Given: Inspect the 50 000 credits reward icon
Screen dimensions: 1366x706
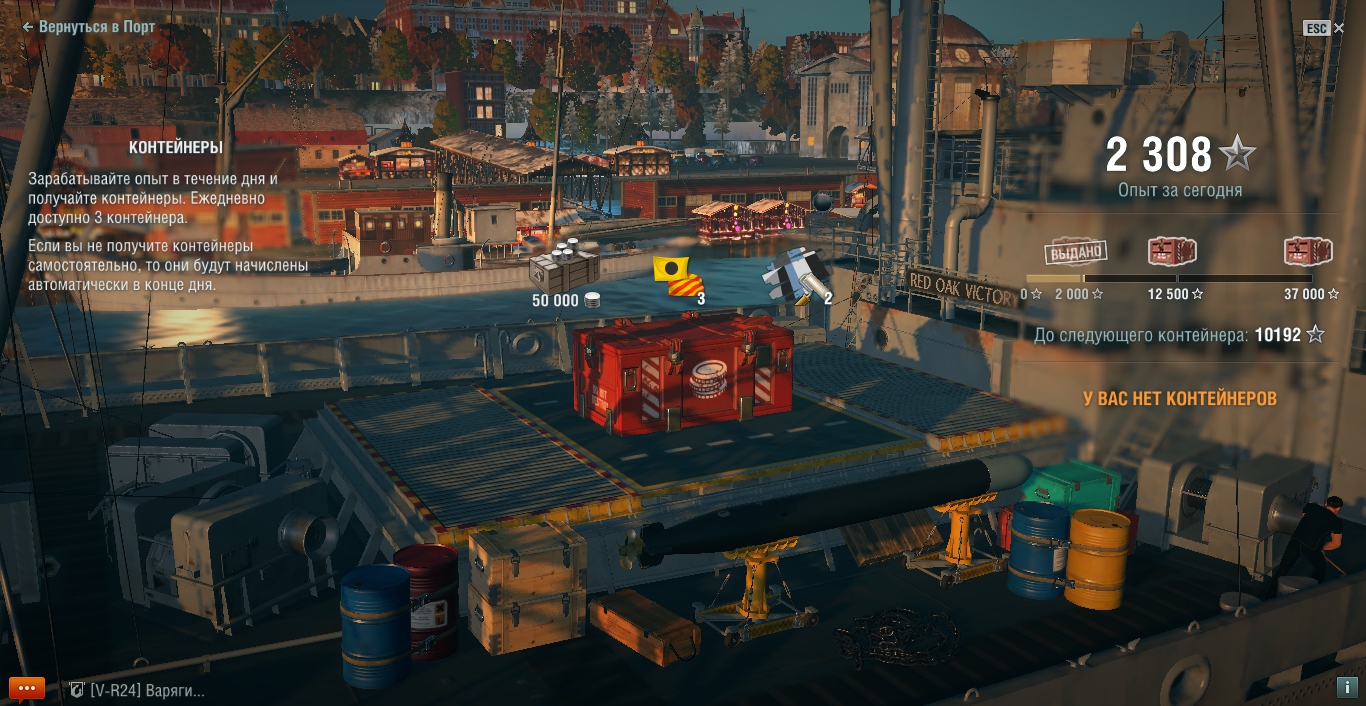Looking at the screenshot, I should (565, 266).
